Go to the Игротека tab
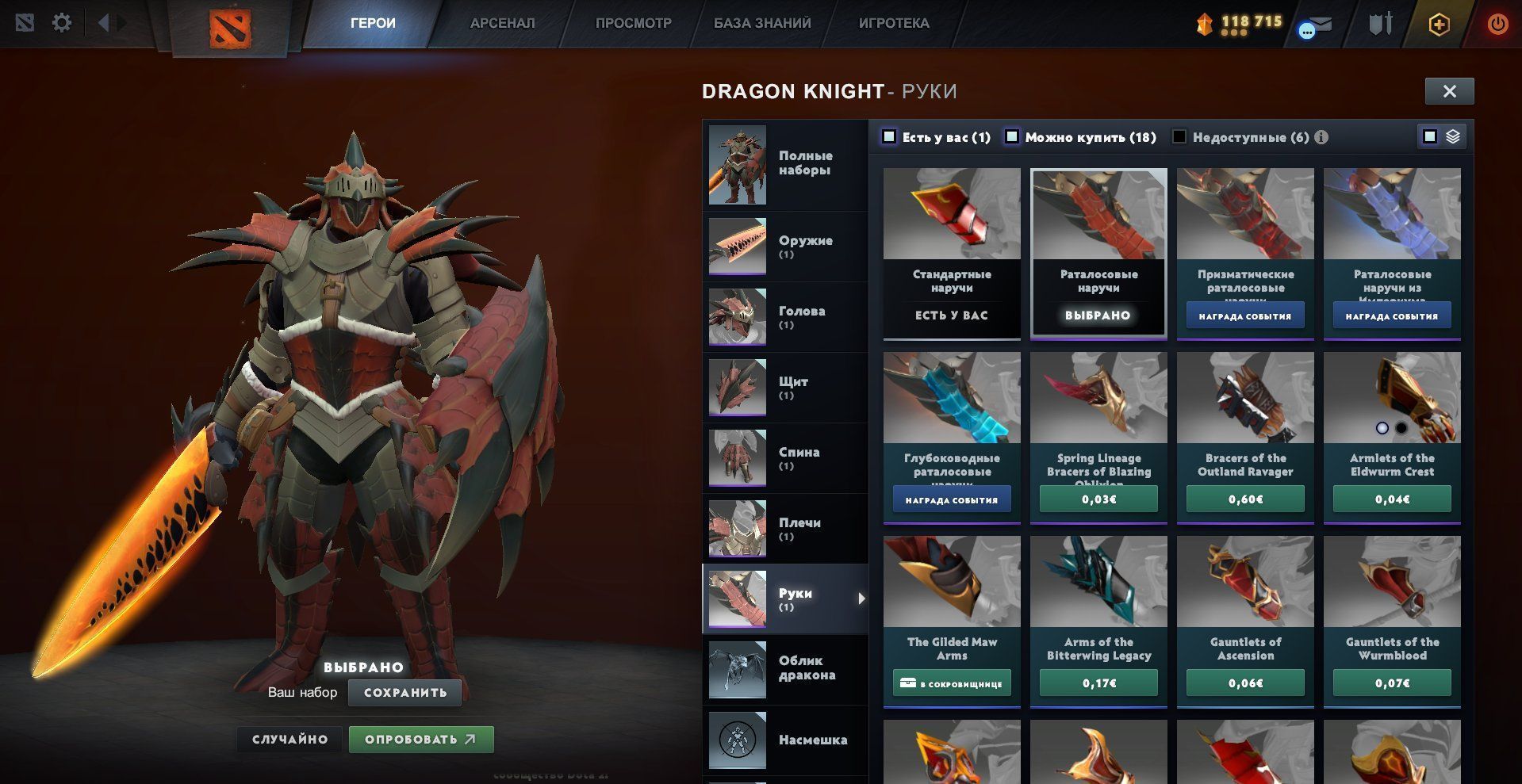 (894, 23)
